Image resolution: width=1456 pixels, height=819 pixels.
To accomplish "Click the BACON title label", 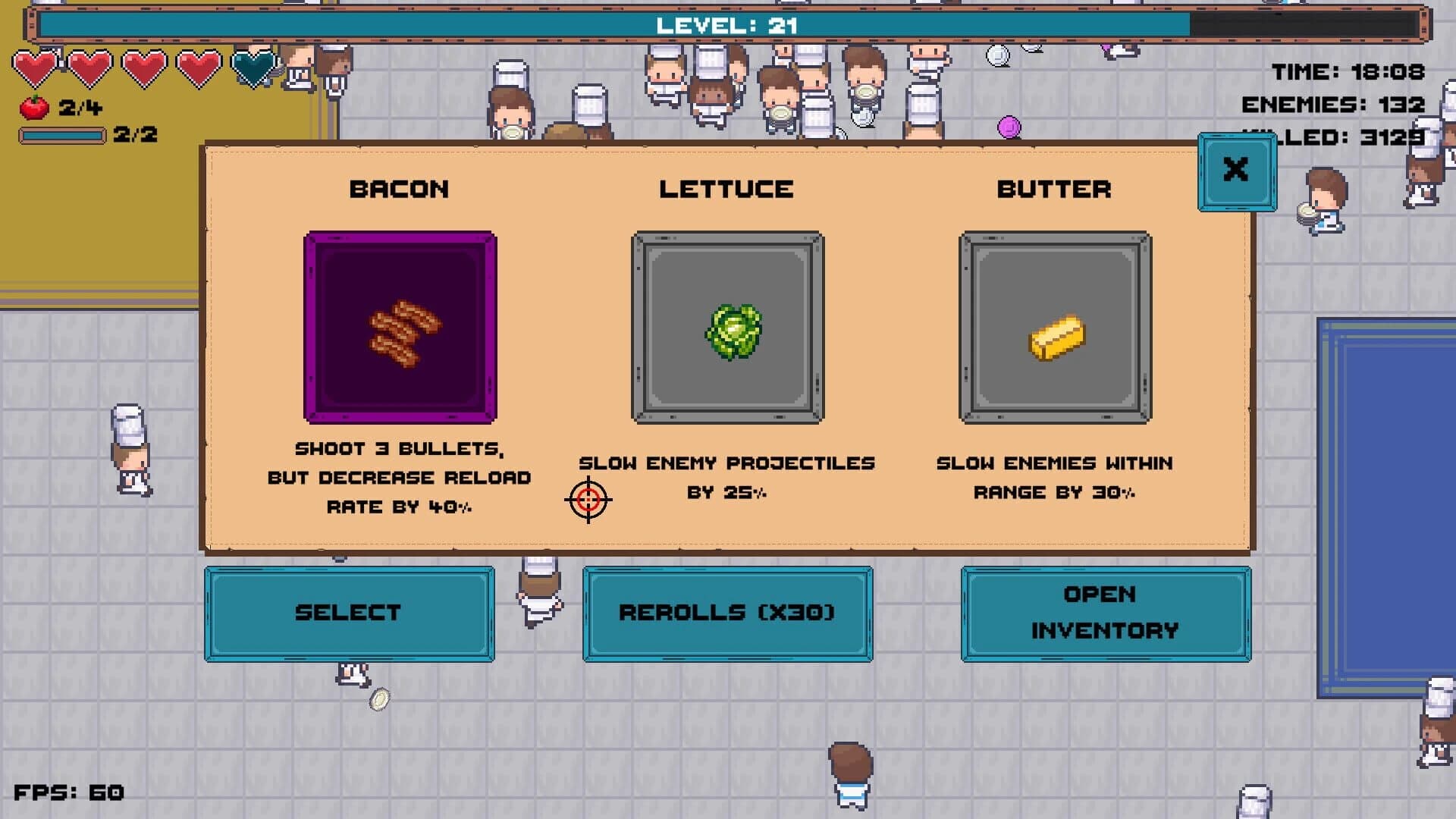I will tap(399, 189).
